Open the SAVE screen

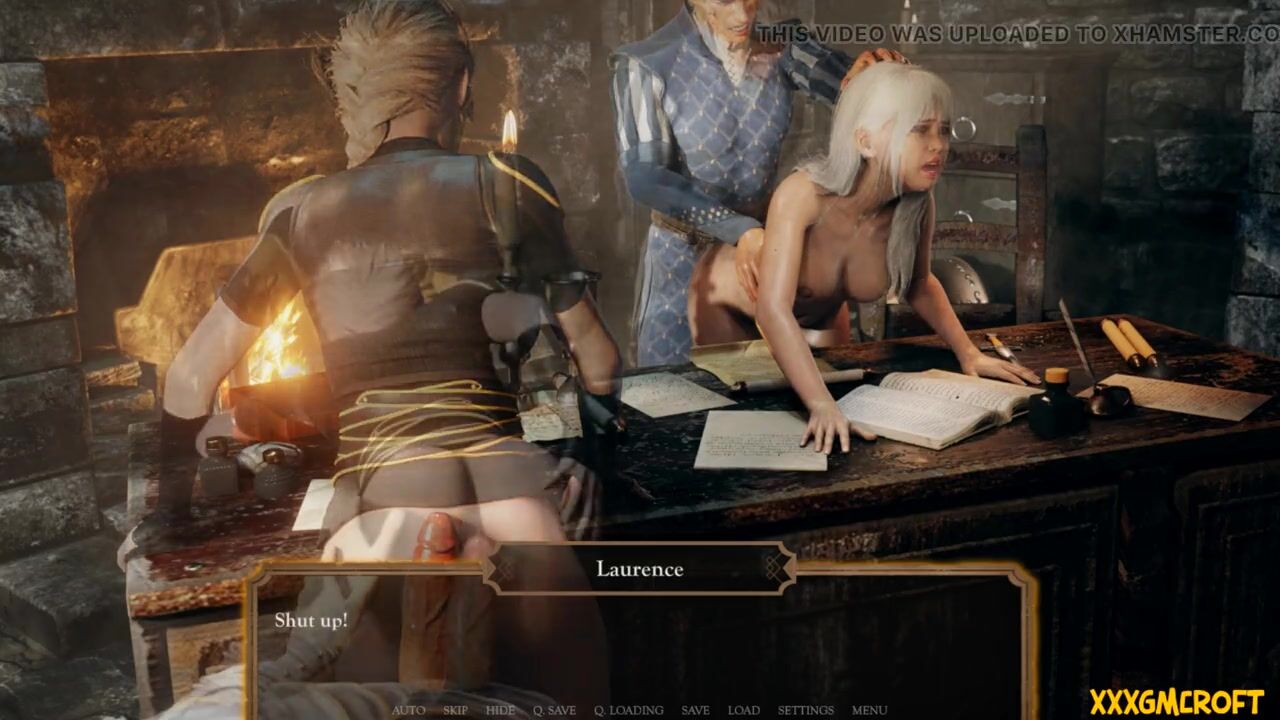coord(695,710)
